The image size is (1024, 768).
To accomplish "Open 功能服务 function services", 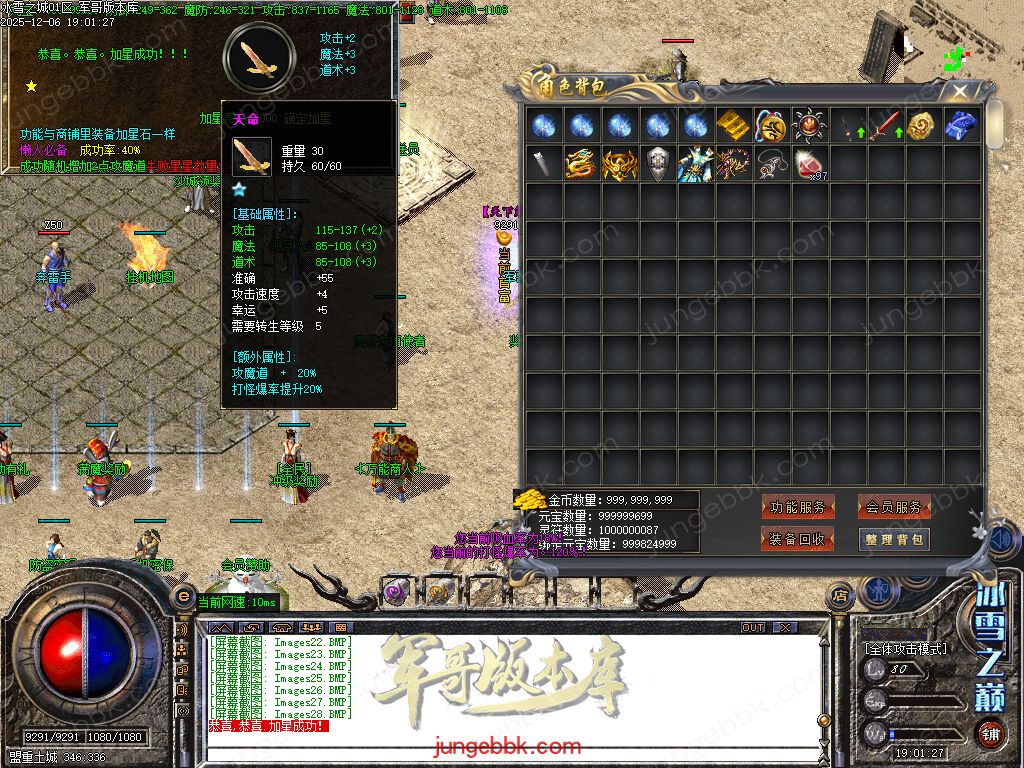I will click(x=798, y=508).
